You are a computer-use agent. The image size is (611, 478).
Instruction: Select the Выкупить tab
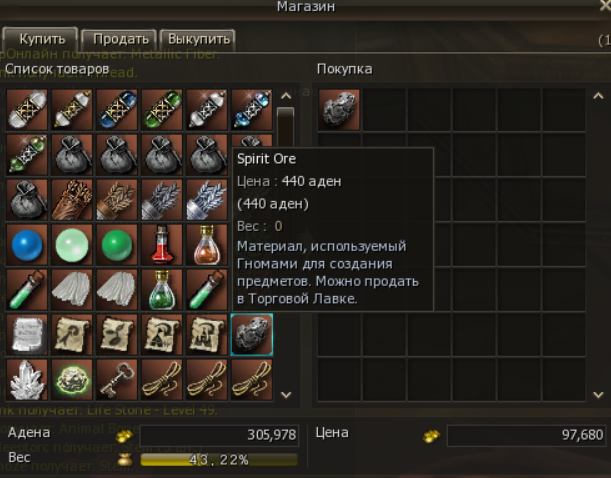pyautogui.click(x=197, y=39)
